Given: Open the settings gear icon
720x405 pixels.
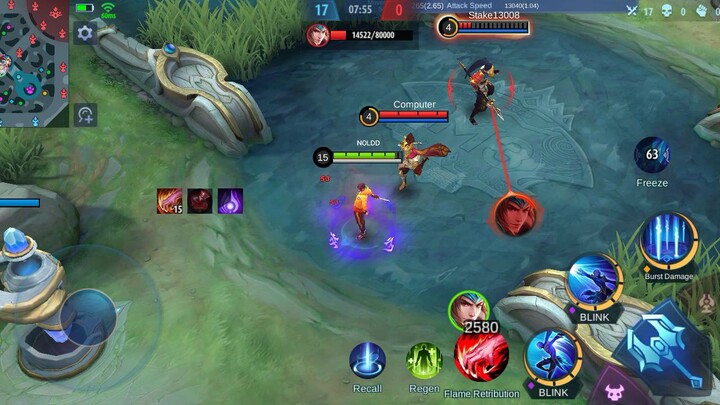Looking at the screenshot, I should [x=85, y=33].
